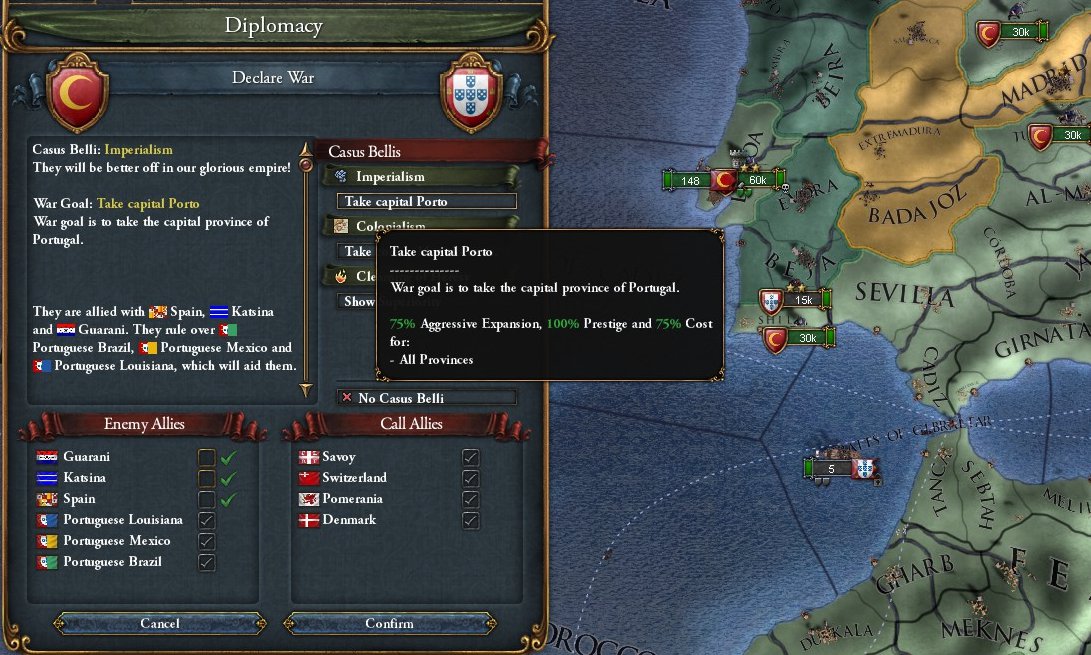Choose the No Casus Belli option
The height and width of the screenshot is (655, 1091).
(427, 398)
